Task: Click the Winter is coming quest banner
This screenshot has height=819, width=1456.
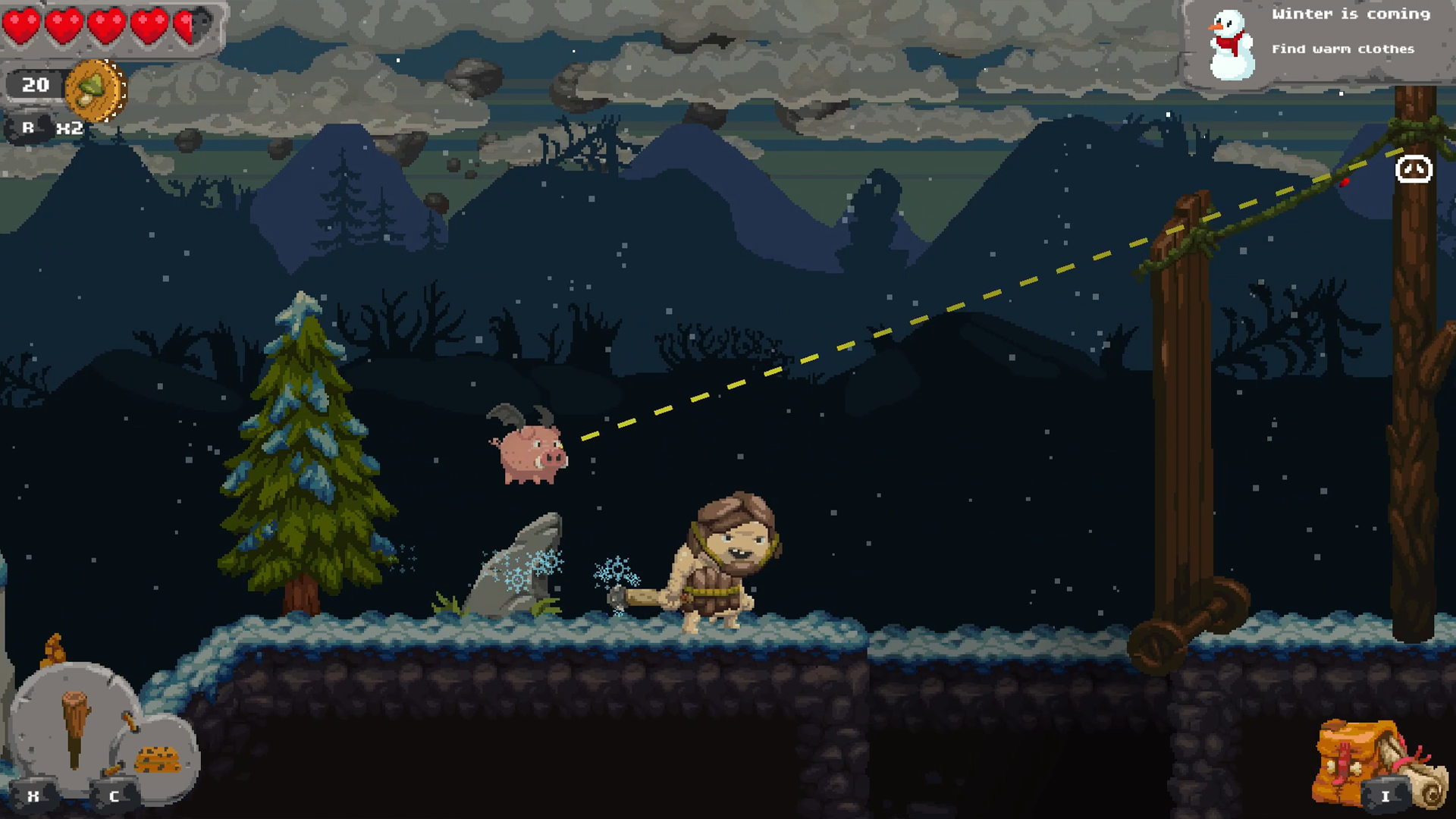Action: [x=1351, y=14]
